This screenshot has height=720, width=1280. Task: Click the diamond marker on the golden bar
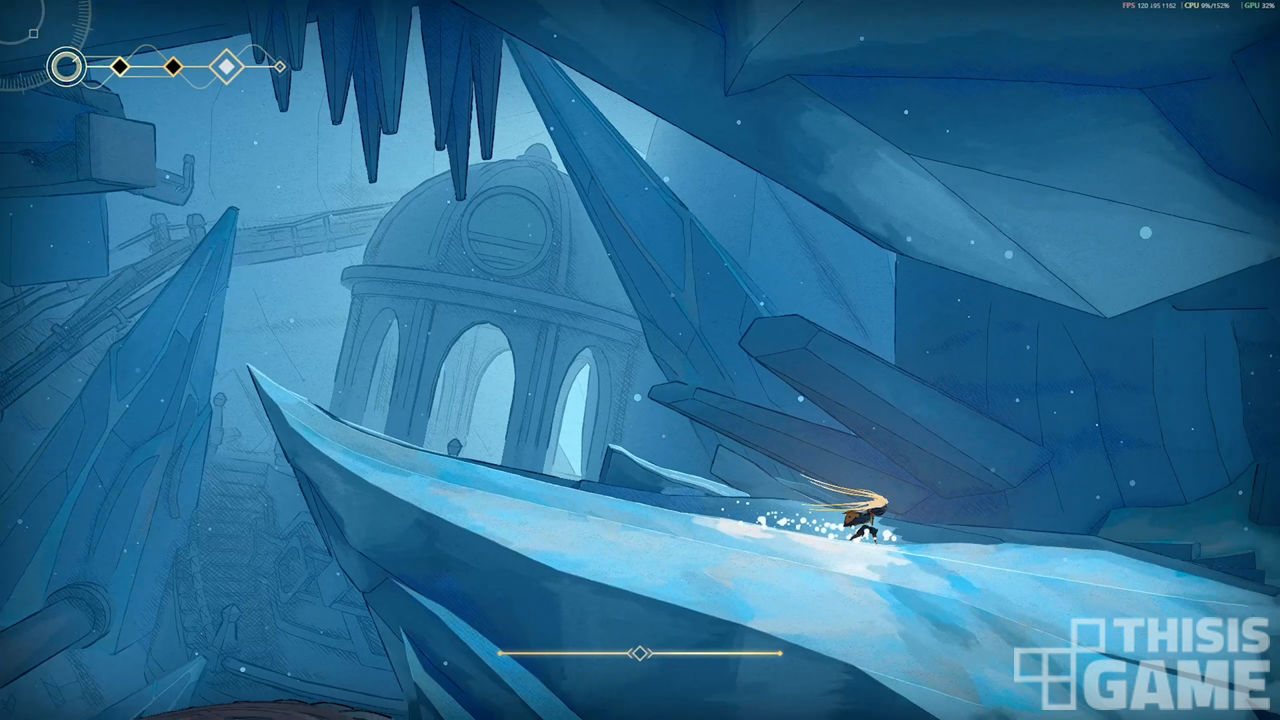(639, 653)
